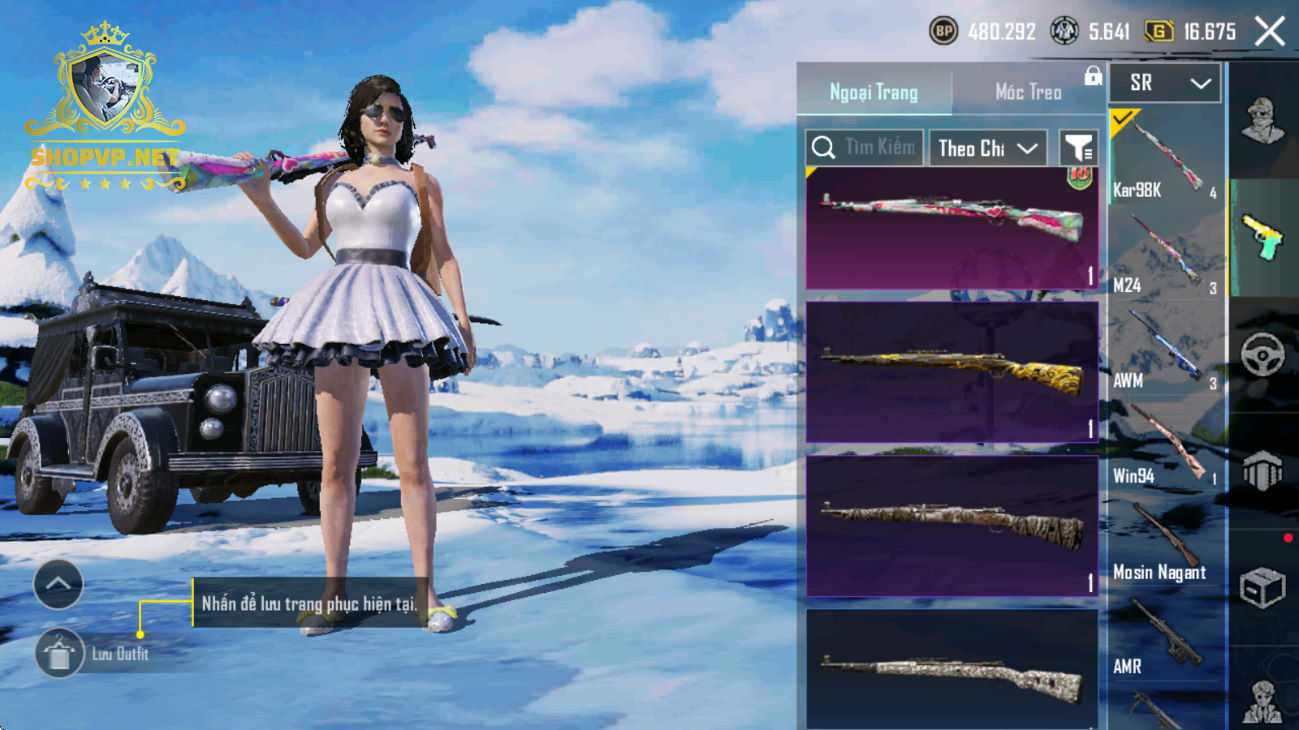
Task: Open the filter funnel button
Action: tap(1079, 148)
